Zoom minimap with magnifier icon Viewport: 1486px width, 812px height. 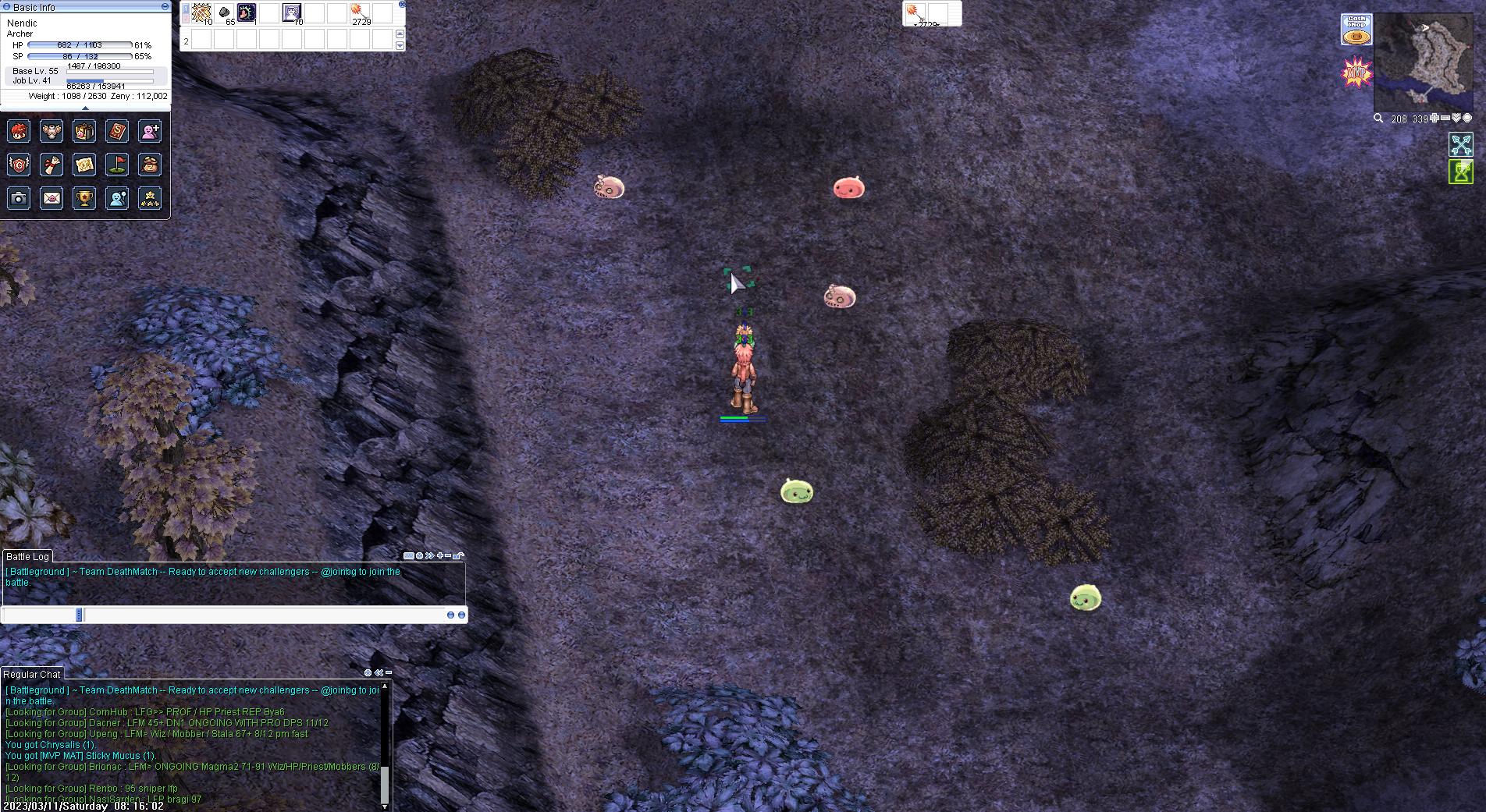point(1378,119)
